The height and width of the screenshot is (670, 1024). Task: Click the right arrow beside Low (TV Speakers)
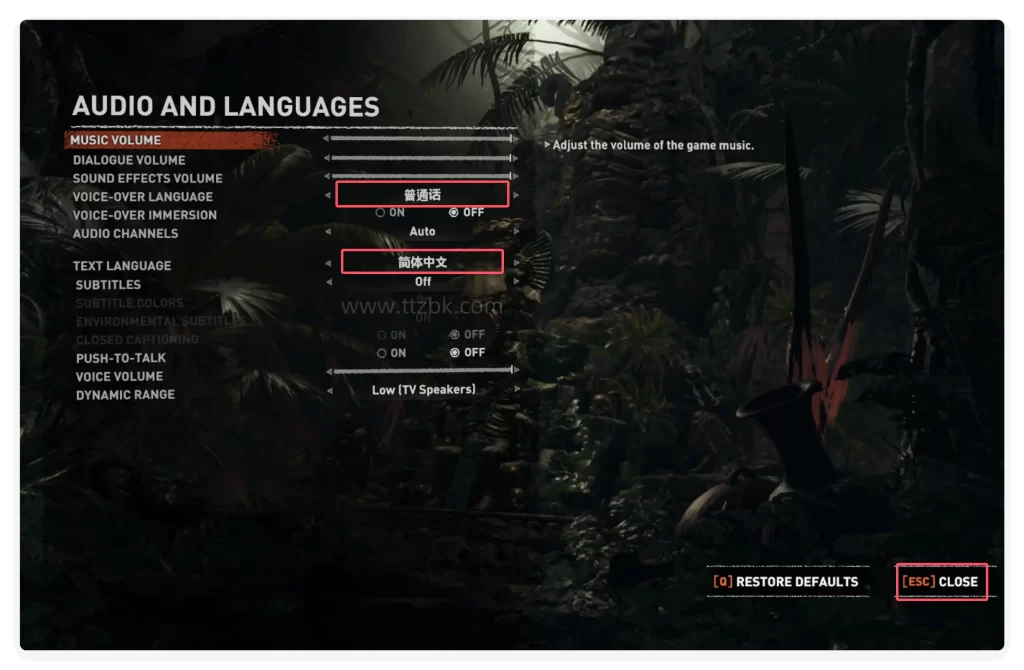click(x=516, y=390)
